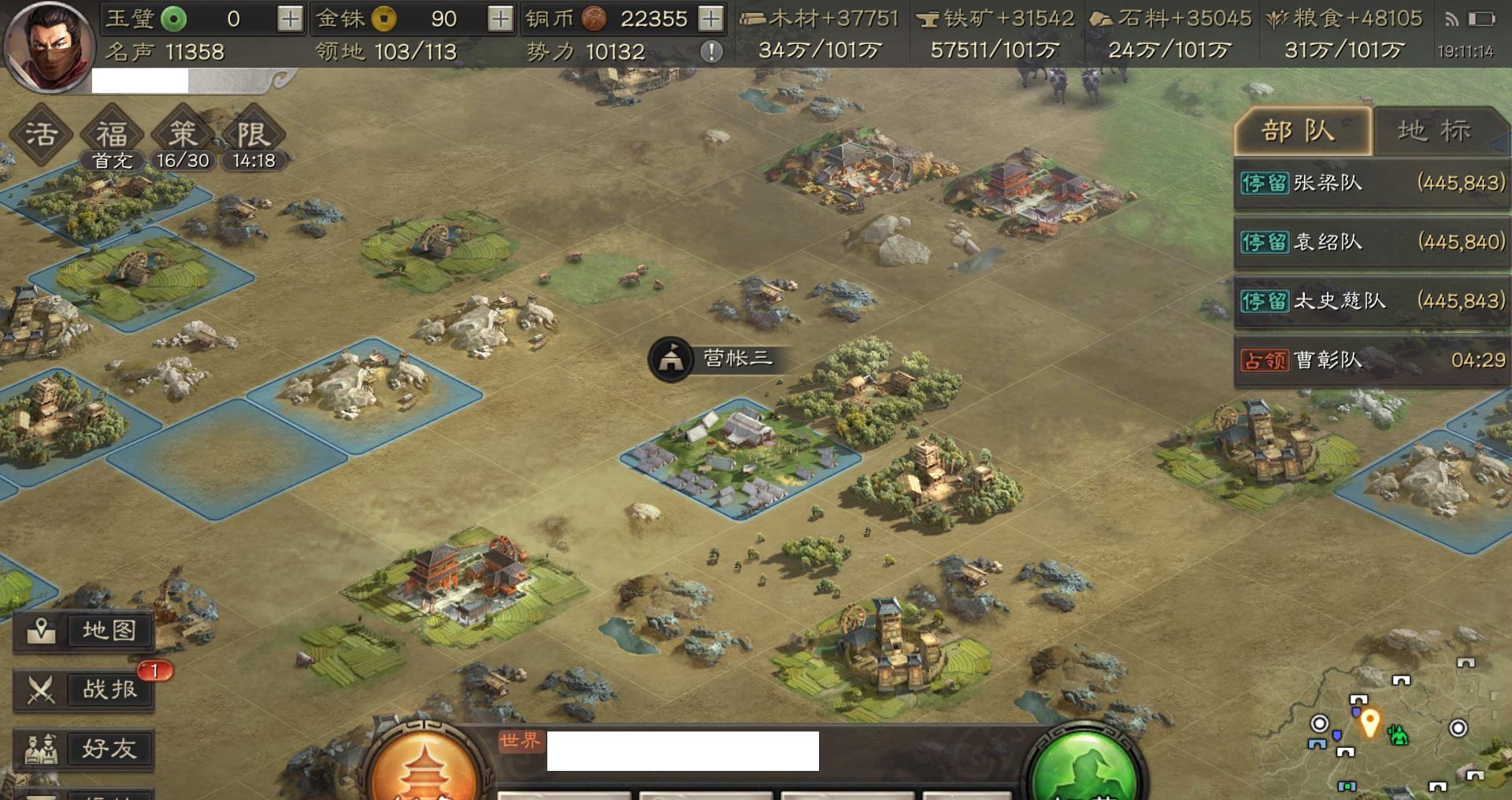Select the 太史慈队 troop row
The image size is (1512, 800).
1371,301
